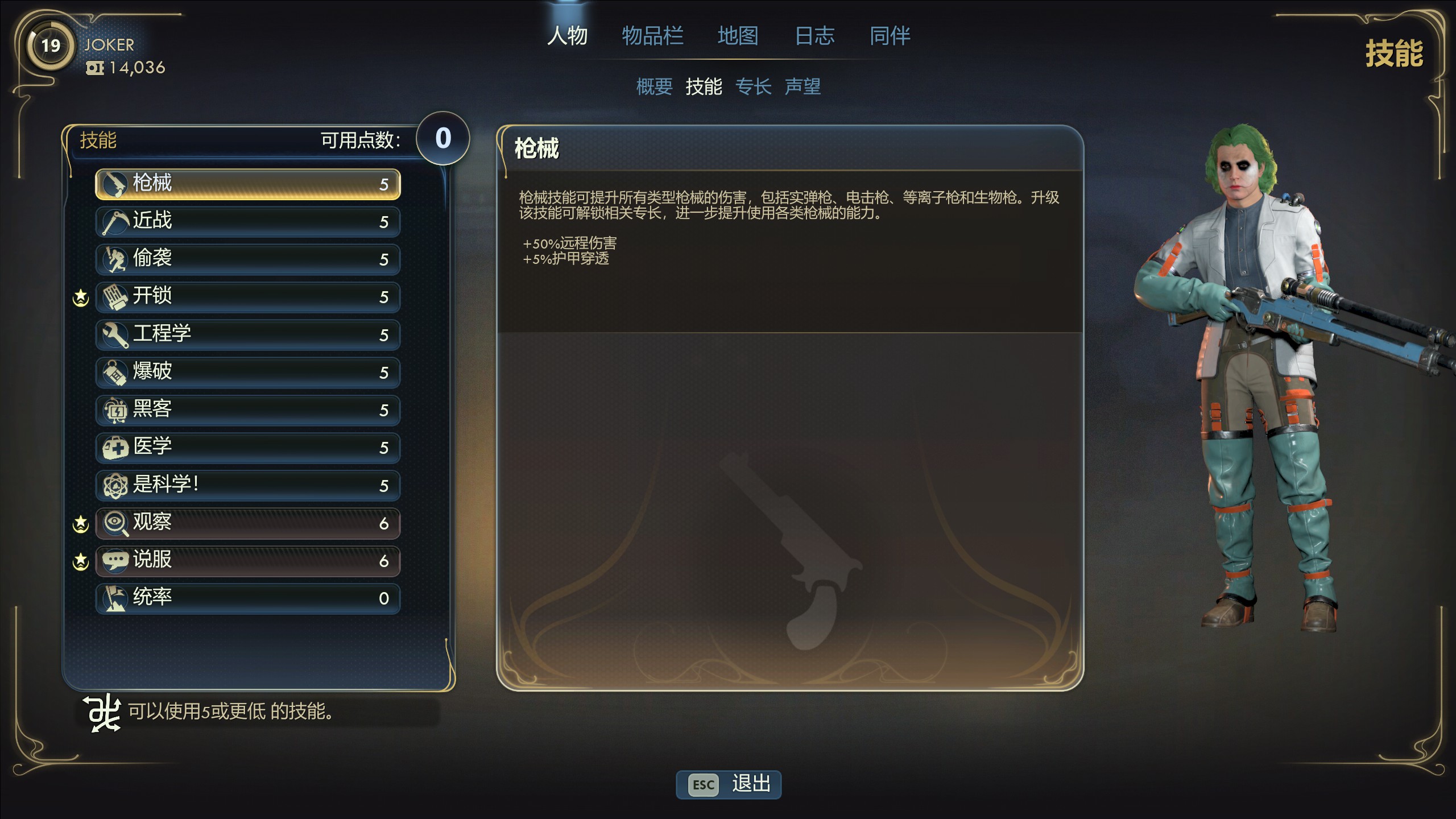Image resolution: width=1456 pixels, height=819 pixels.
Task: Click the level 19 progress ring
Action: coord(50,45)
